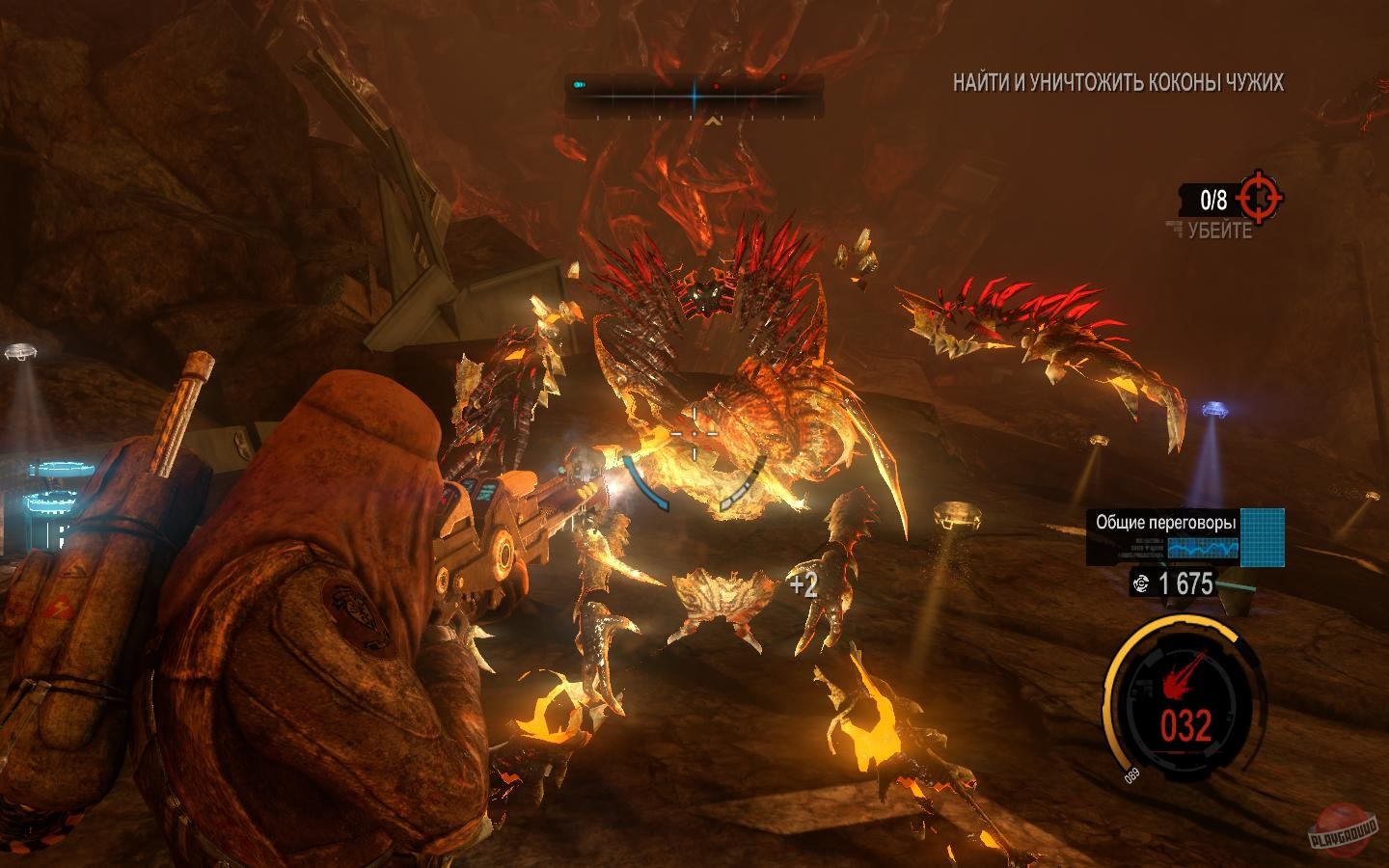Expand the objective banner НАЙТИ И УНИЧТОЖИТЬ КОКОНЫ ЧУЖИХ
Screen dimensions: 1389x868
[x=1115, y=85]
